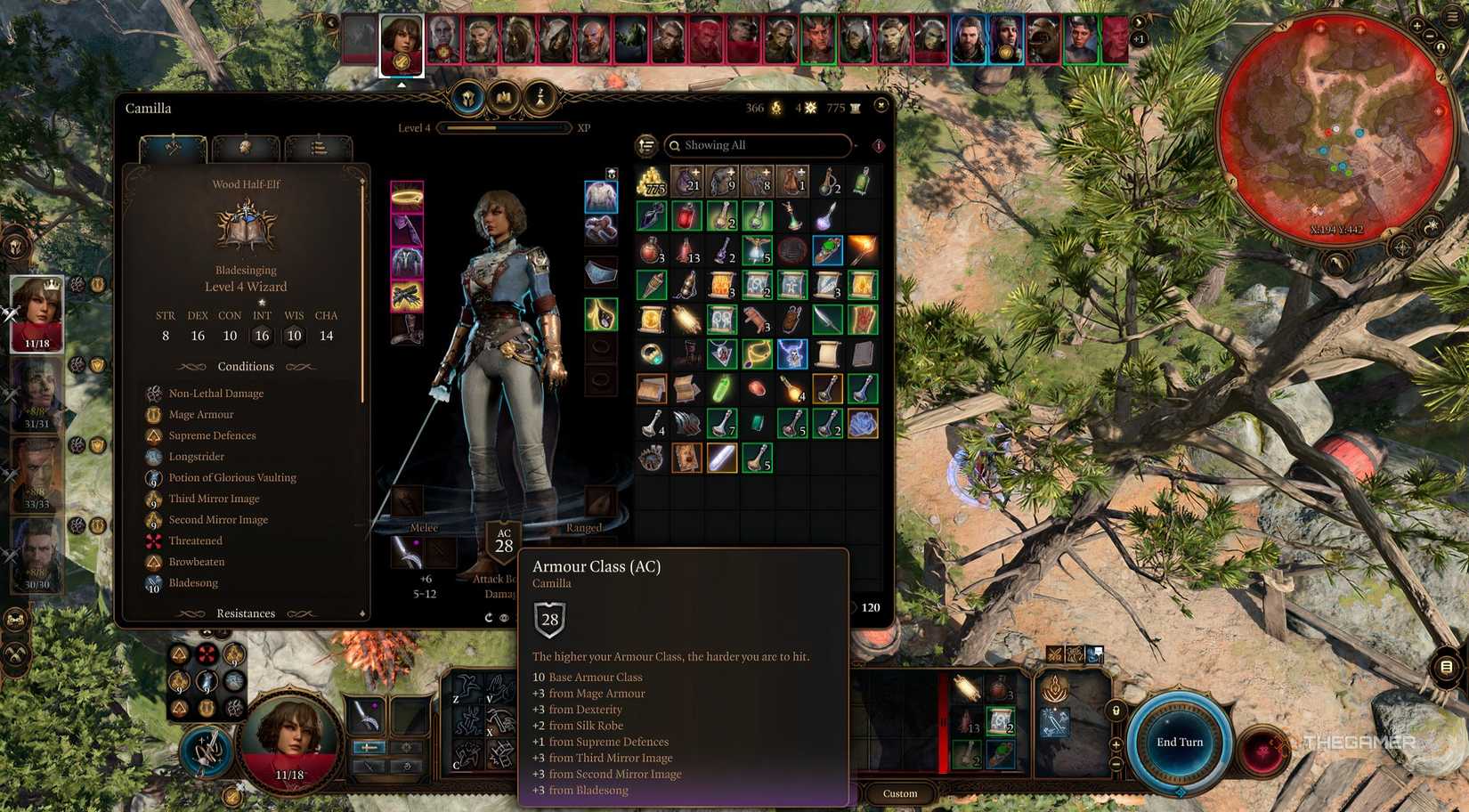Screen dimensions: 1469x812
Task: Switch to the head-icon character sheet tab
Action: point(247,149)
